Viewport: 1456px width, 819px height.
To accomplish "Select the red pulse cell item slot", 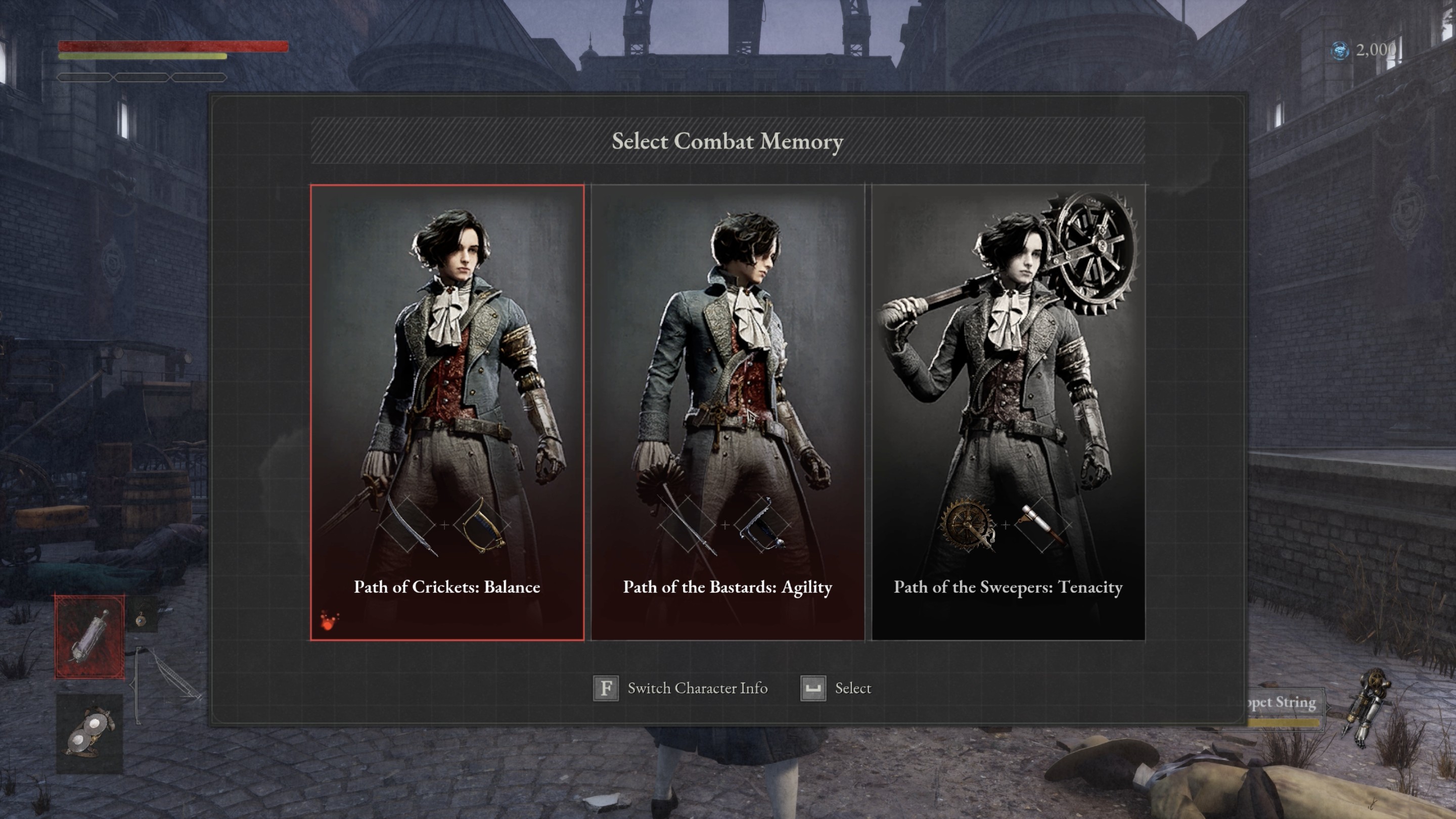I will click(x=89, y=636).
